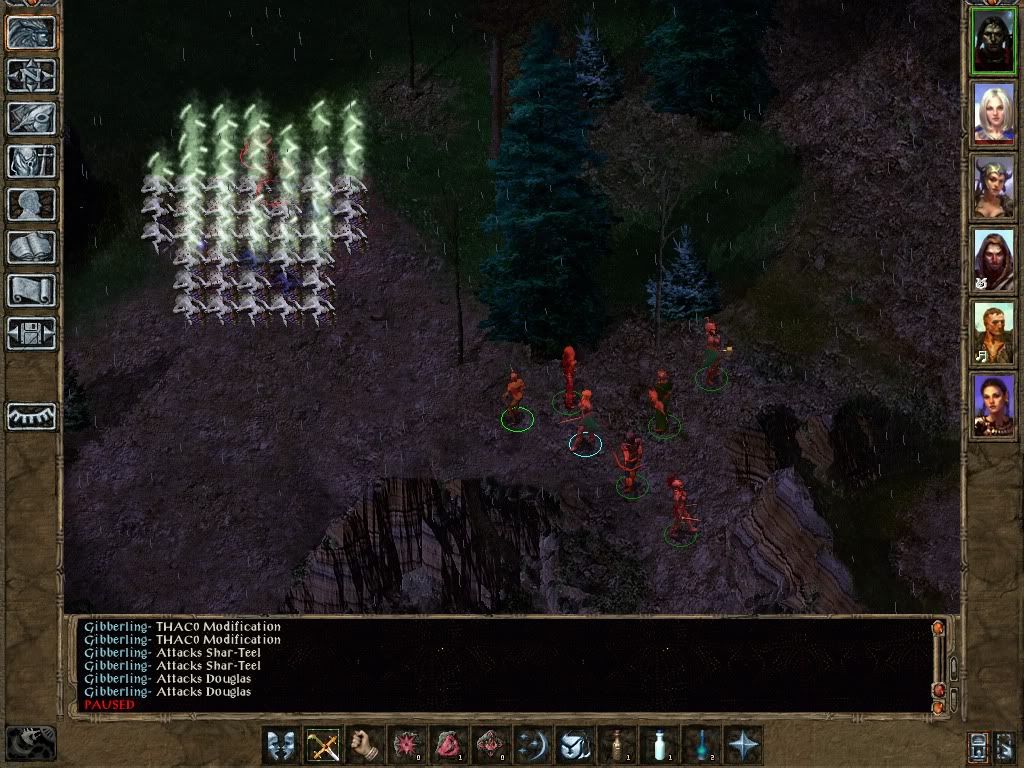
Task: Open the inventory screen button
Action: pos(32,161)
